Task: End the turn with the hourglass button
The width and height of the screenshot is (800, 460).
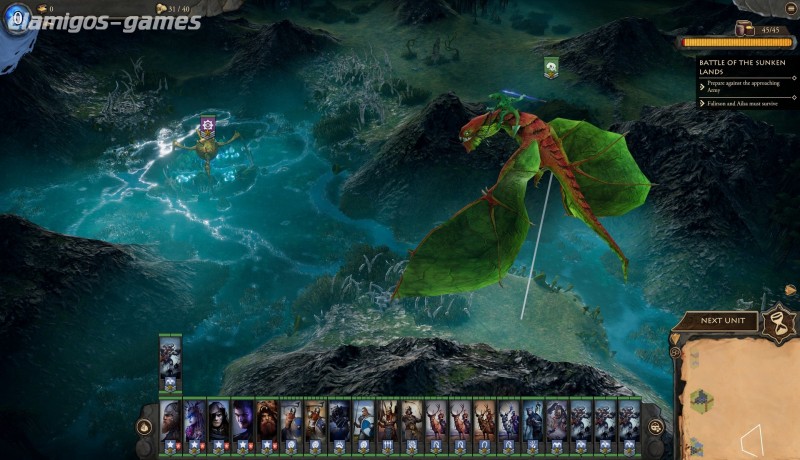Action: (x=778, y=320)
